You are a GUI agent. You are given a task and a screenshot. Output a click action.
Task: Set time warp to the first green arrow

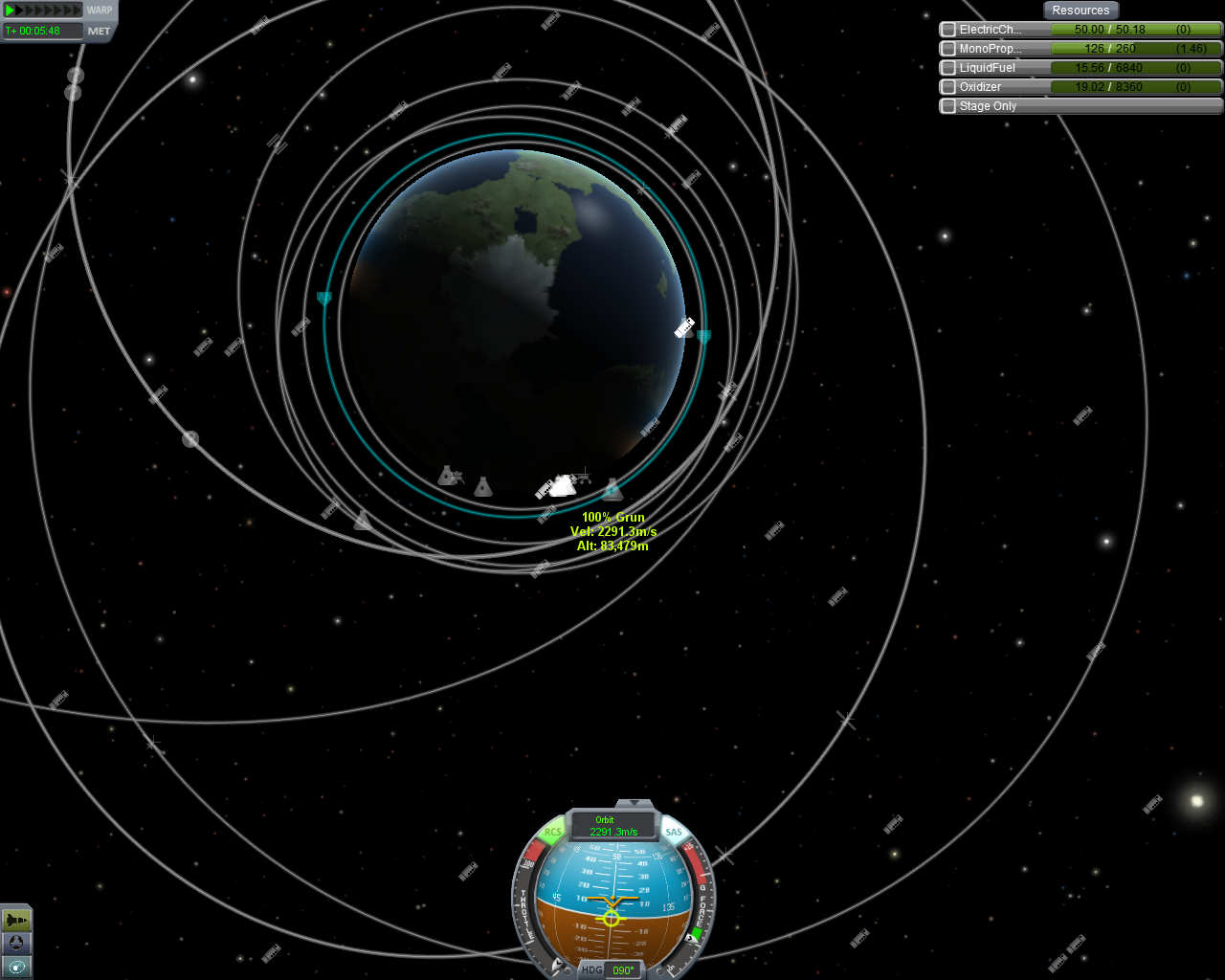pyautogui.click(x=11, y=11)
